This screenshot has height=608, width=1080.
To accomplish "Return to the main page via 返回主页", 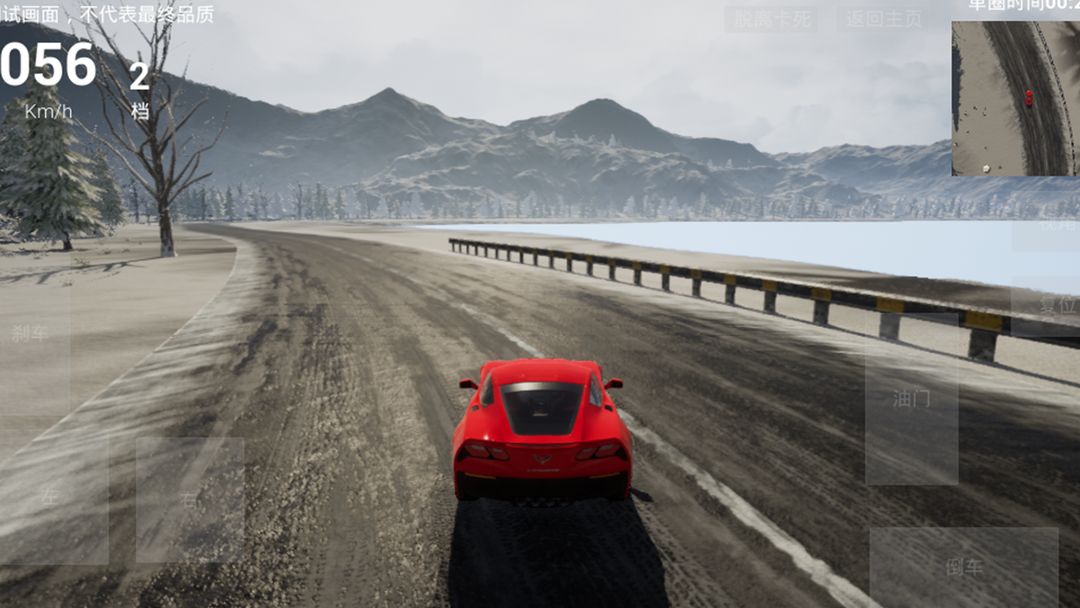I will (x=884, y=19).
